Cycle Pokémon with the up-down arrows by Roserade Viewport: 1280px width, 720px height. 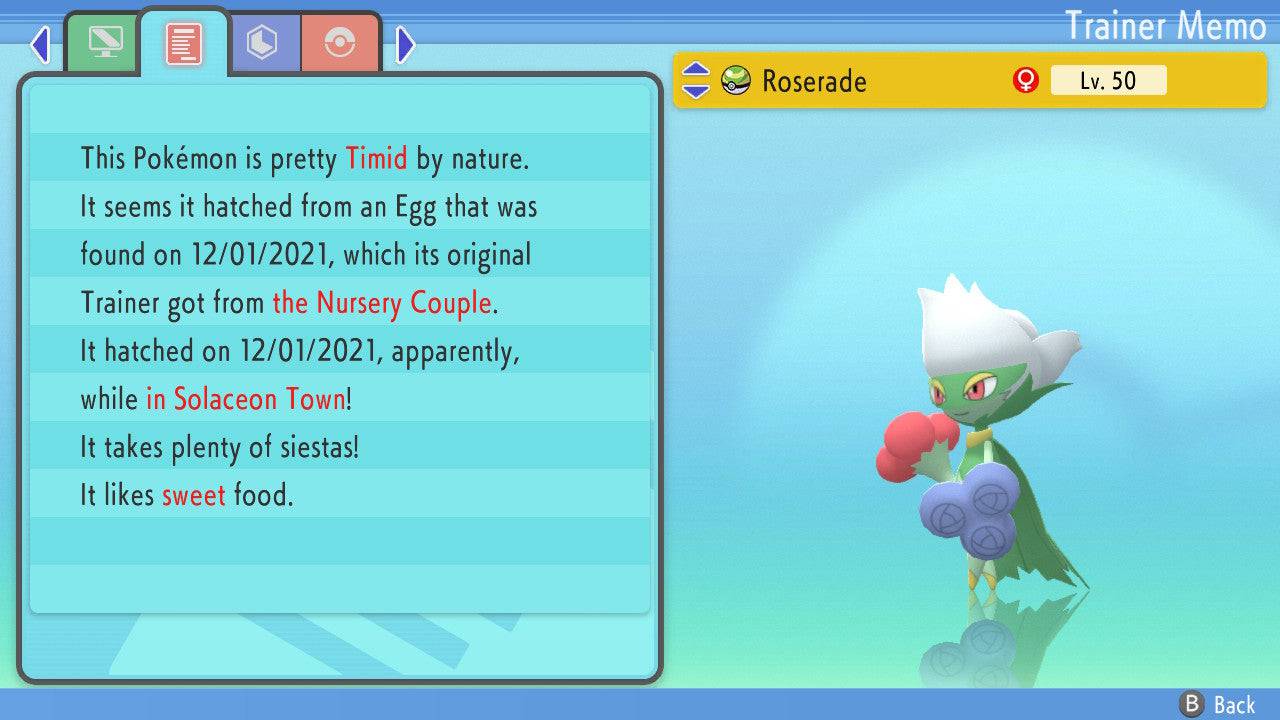pos(695,81)
